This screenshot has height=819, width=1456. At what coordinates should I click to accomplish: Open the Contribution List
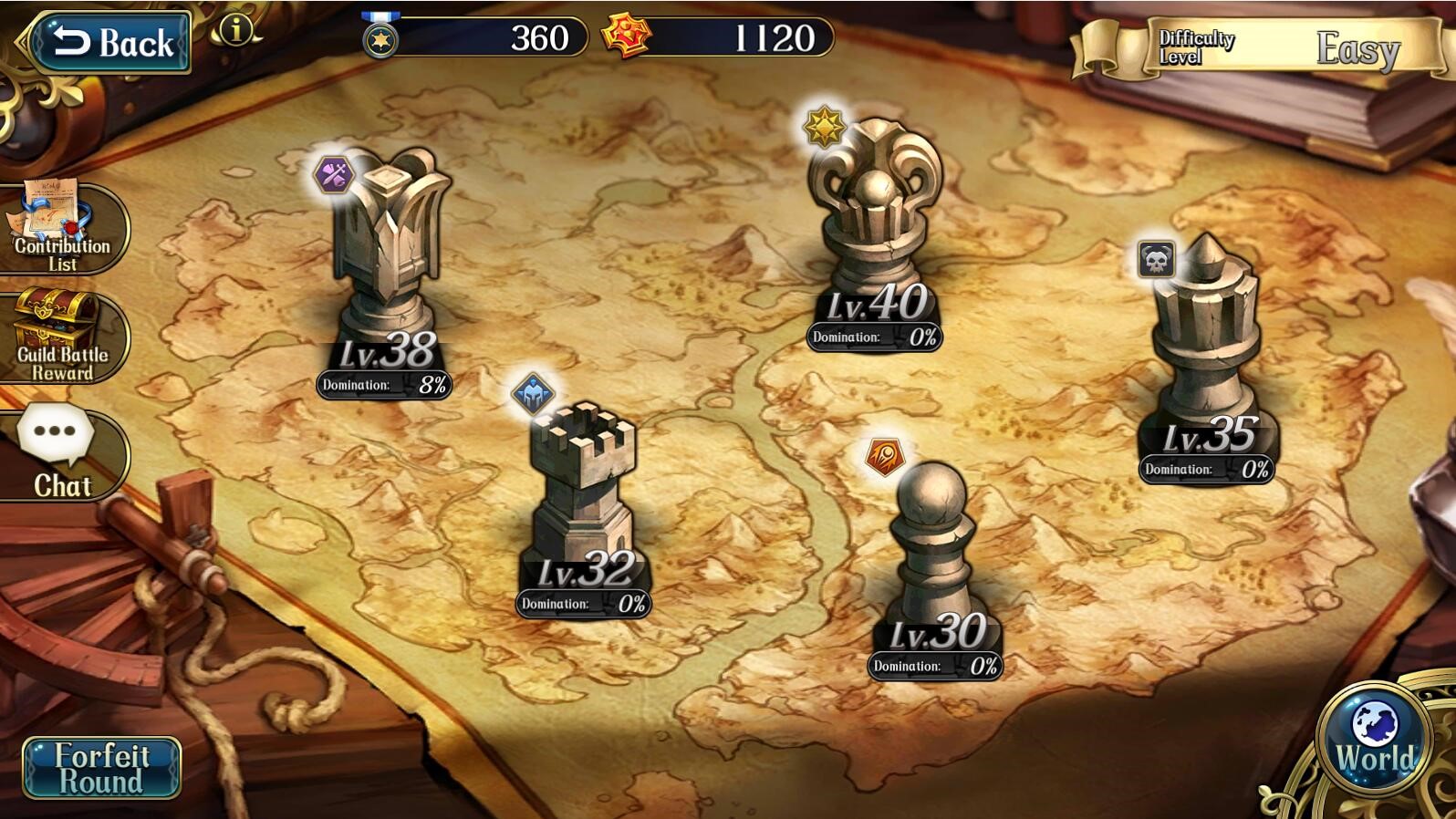61,228
